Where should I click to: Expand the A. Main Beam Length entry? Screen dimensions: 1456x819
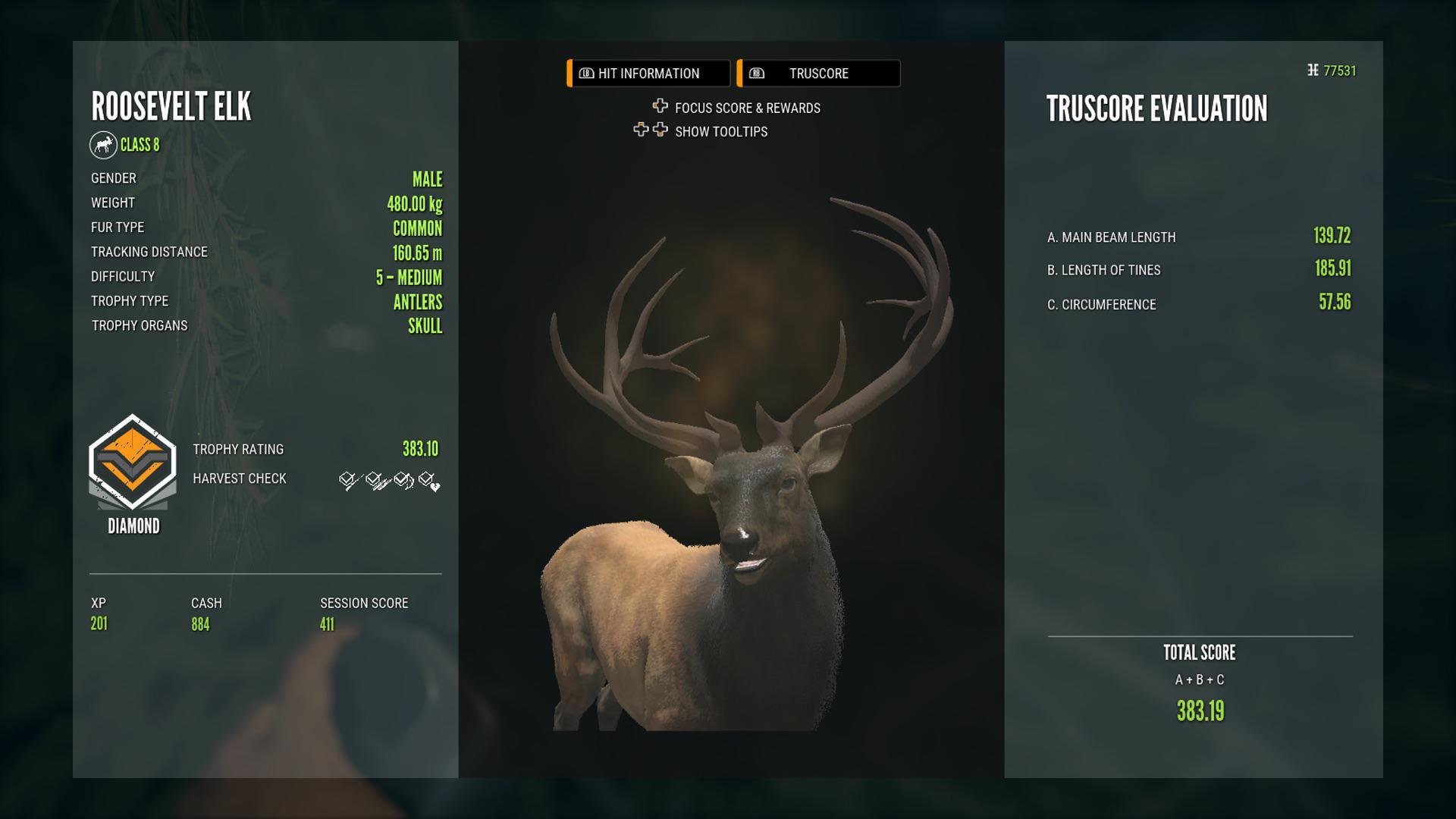click(x=1111, y=237)
